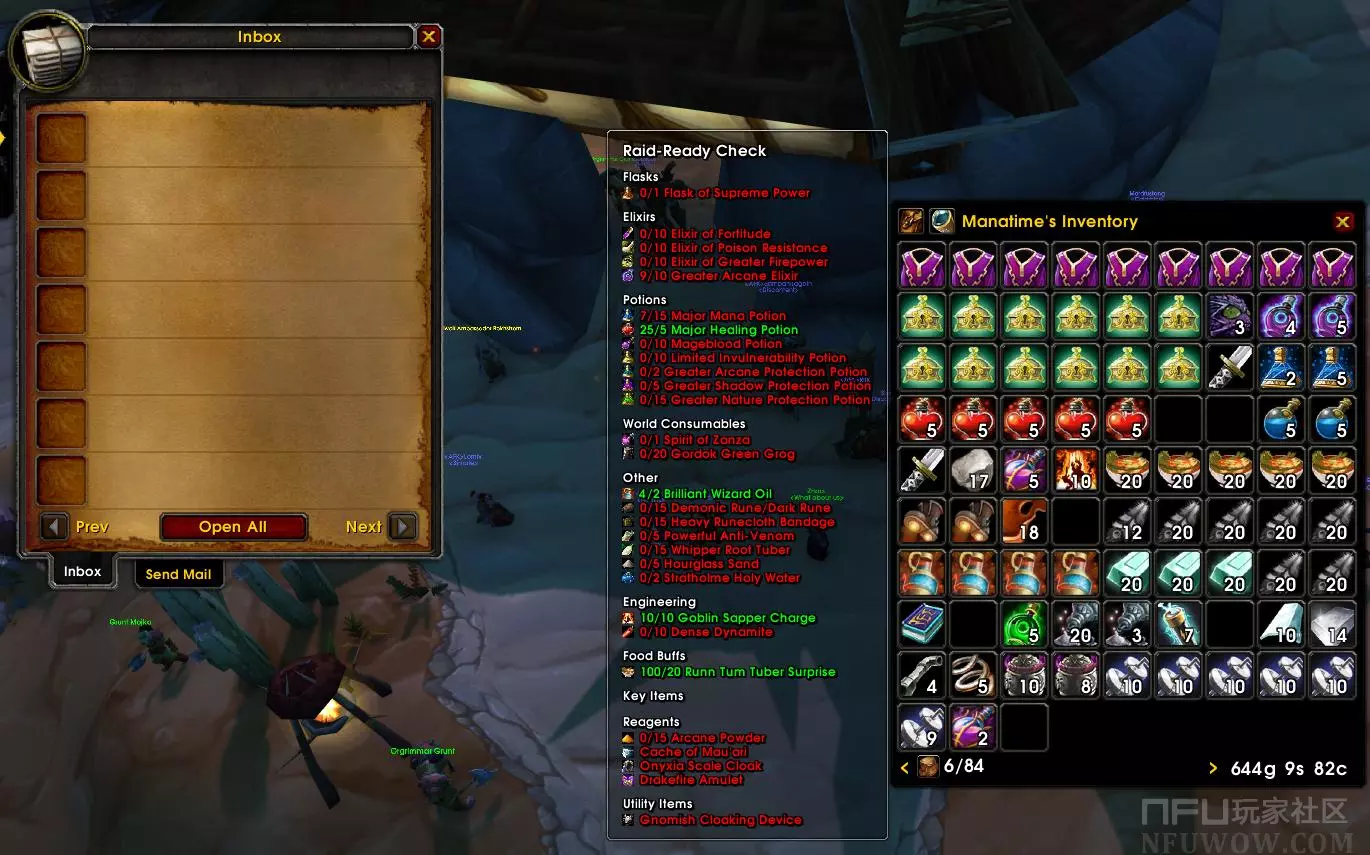Select the green potion stack of 5
This screenshot has height=855, width=1370.
(1024, 624)
